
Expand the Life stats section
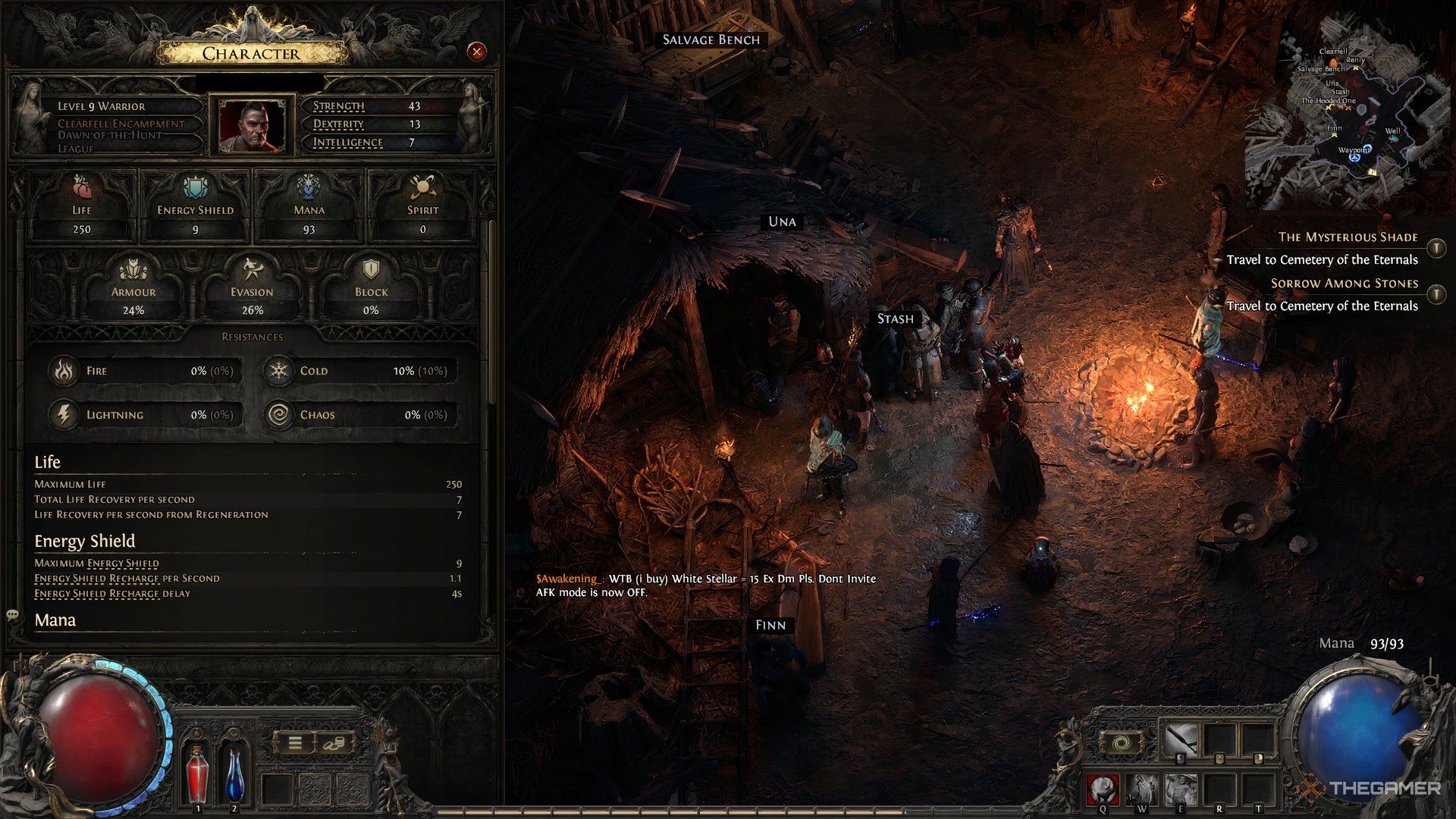click(x=47, y=462)
